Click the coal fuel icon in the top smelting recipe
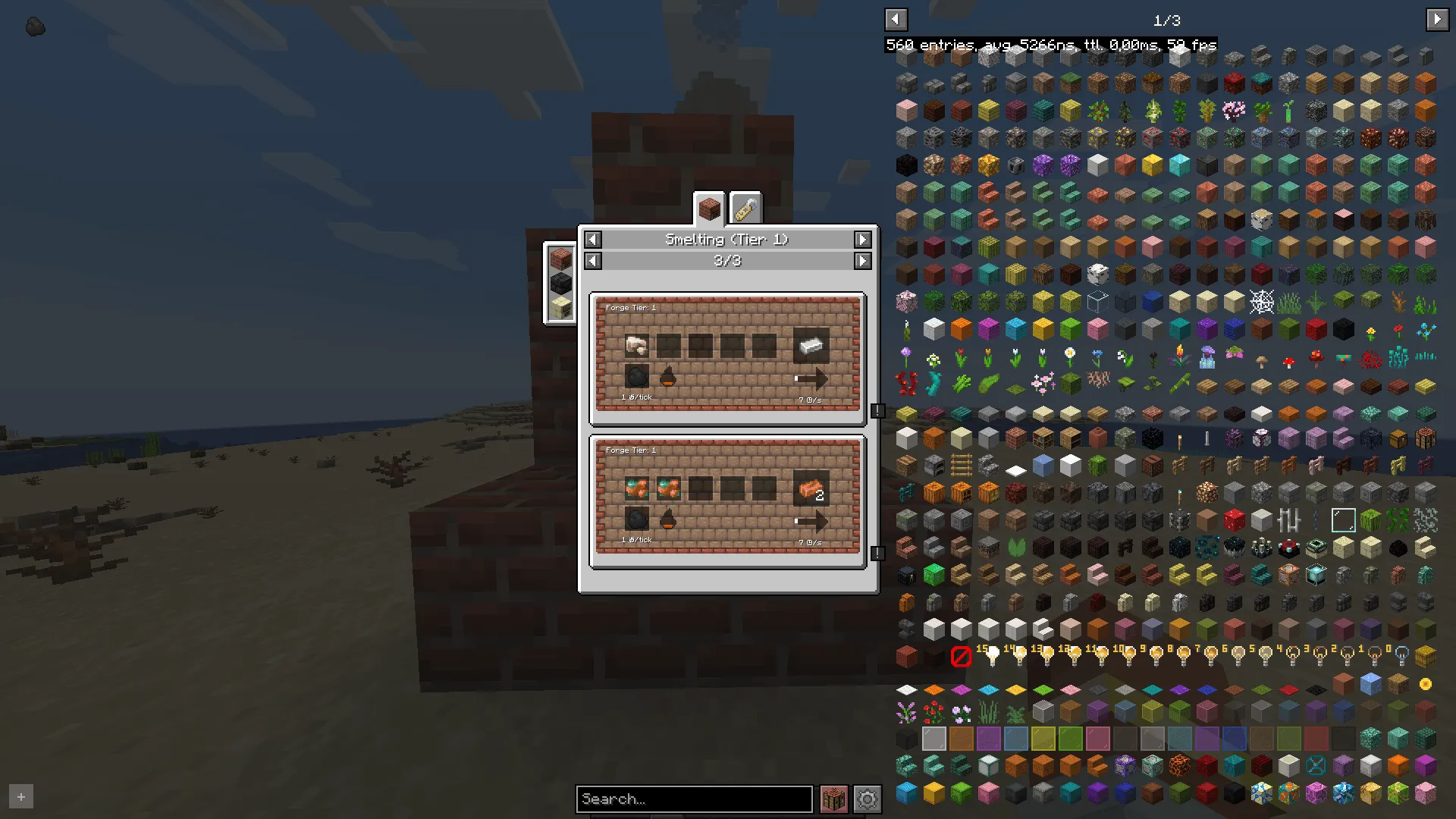 [x=635, y=375]
